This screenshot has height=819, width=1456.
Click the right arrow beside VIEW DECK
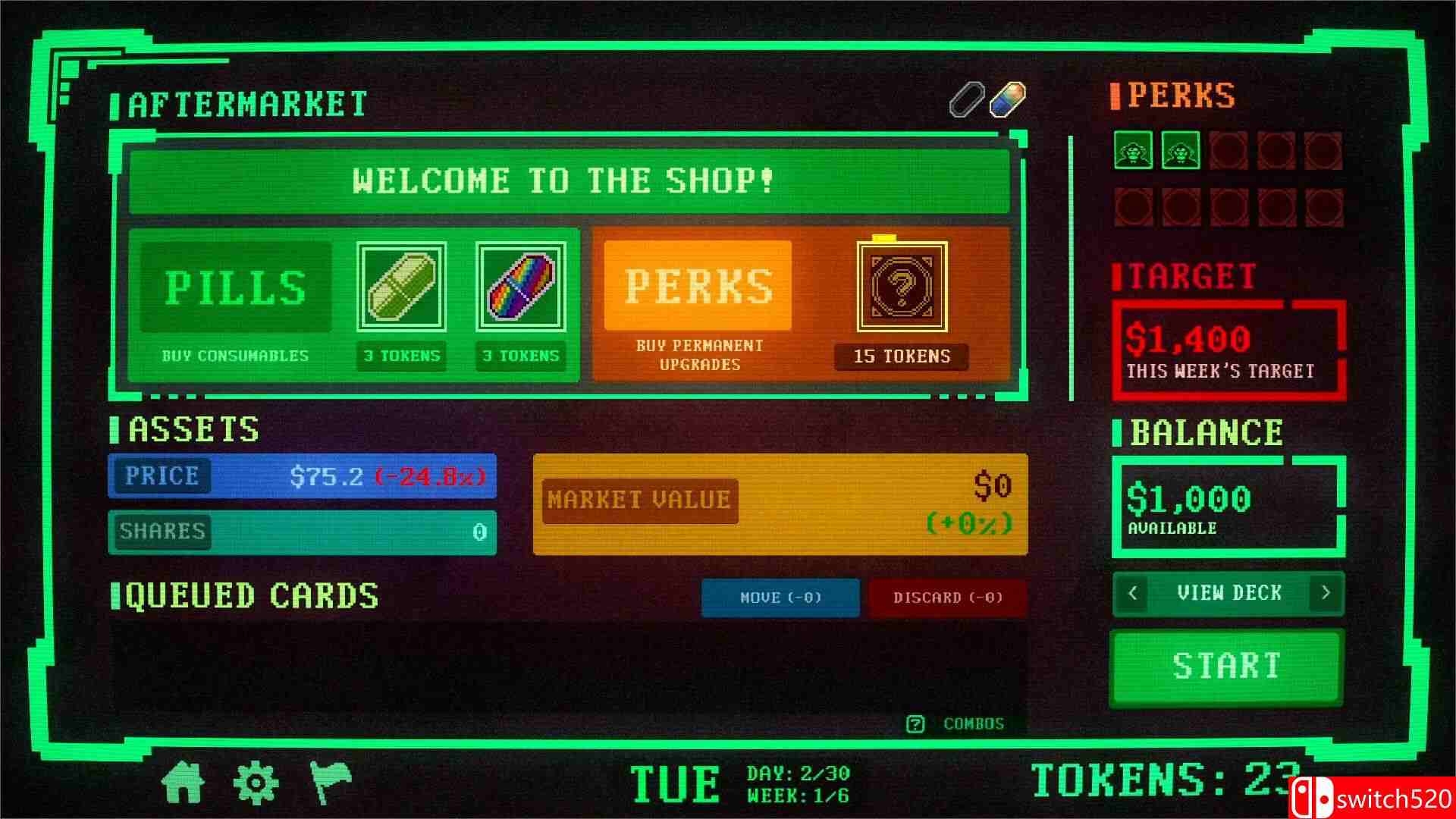[1326, 594]
